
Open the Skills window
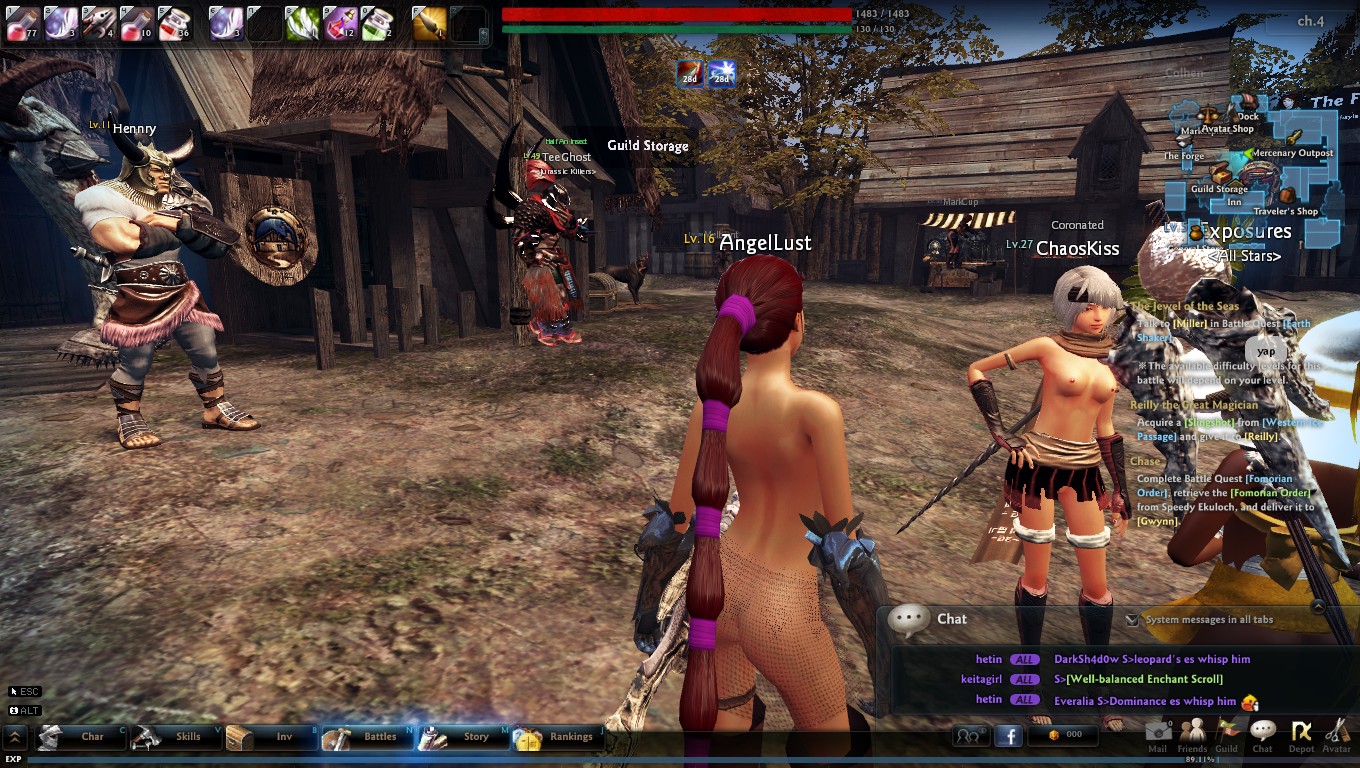pos(176,737)
